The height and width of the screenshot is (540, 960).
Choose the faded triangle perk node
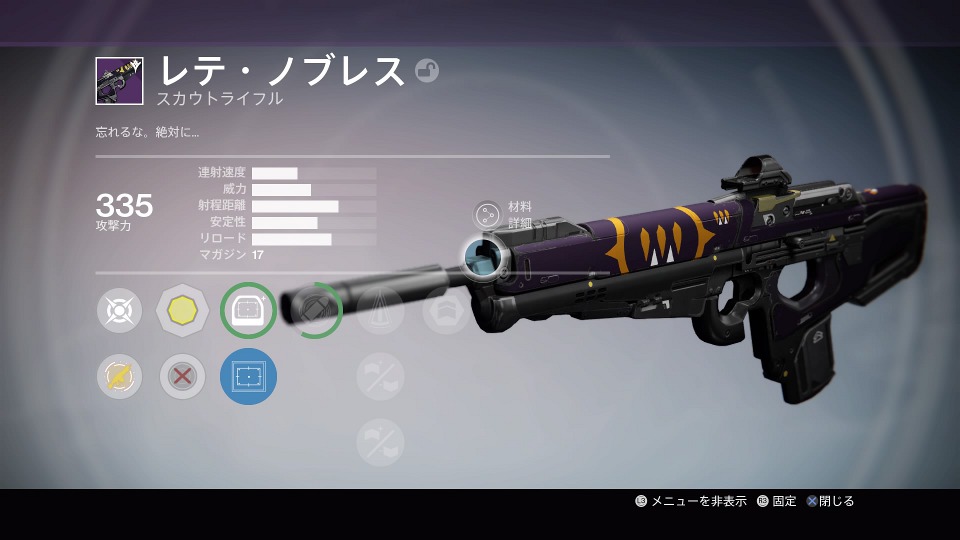click(380, 311)
